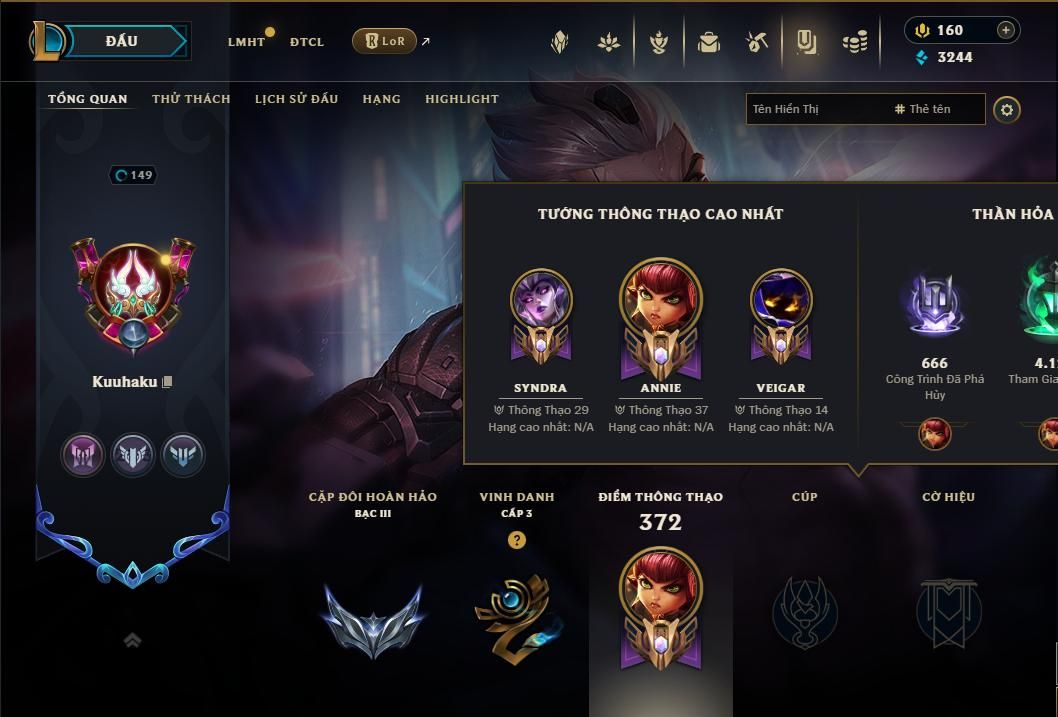The image size is (1058, 717).
Task: Open the loot chest backpack icon
Action: coord(709,42)
